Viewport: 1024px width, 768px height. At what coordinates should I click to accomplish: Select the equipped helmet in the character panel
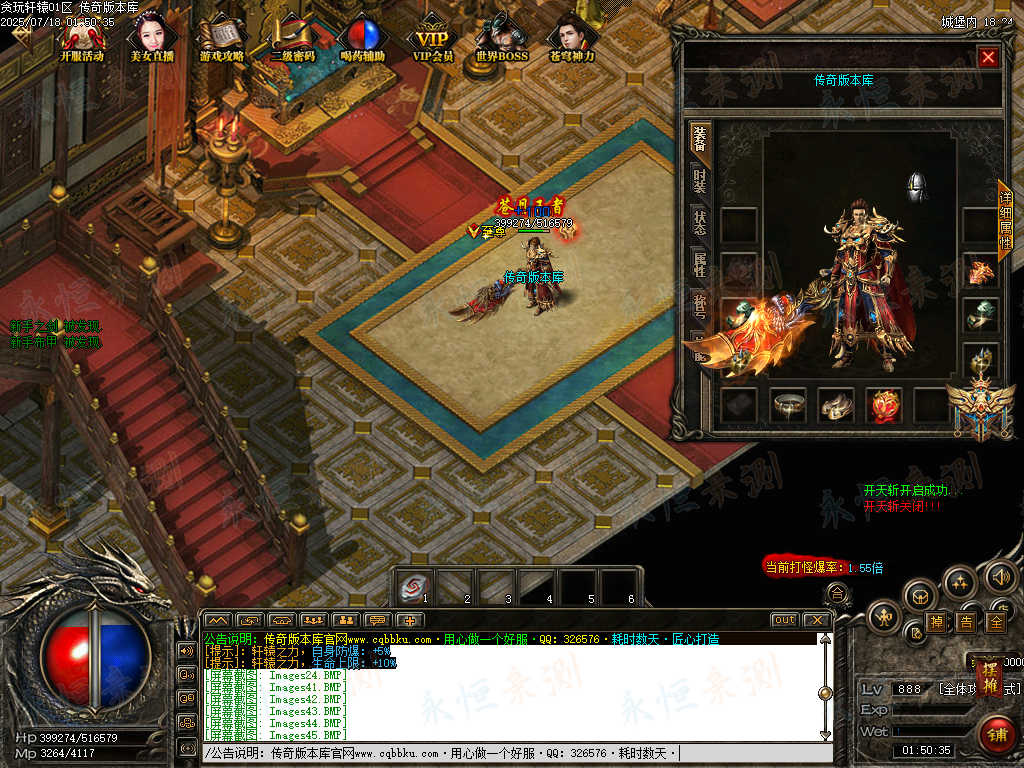click(916, 187)
